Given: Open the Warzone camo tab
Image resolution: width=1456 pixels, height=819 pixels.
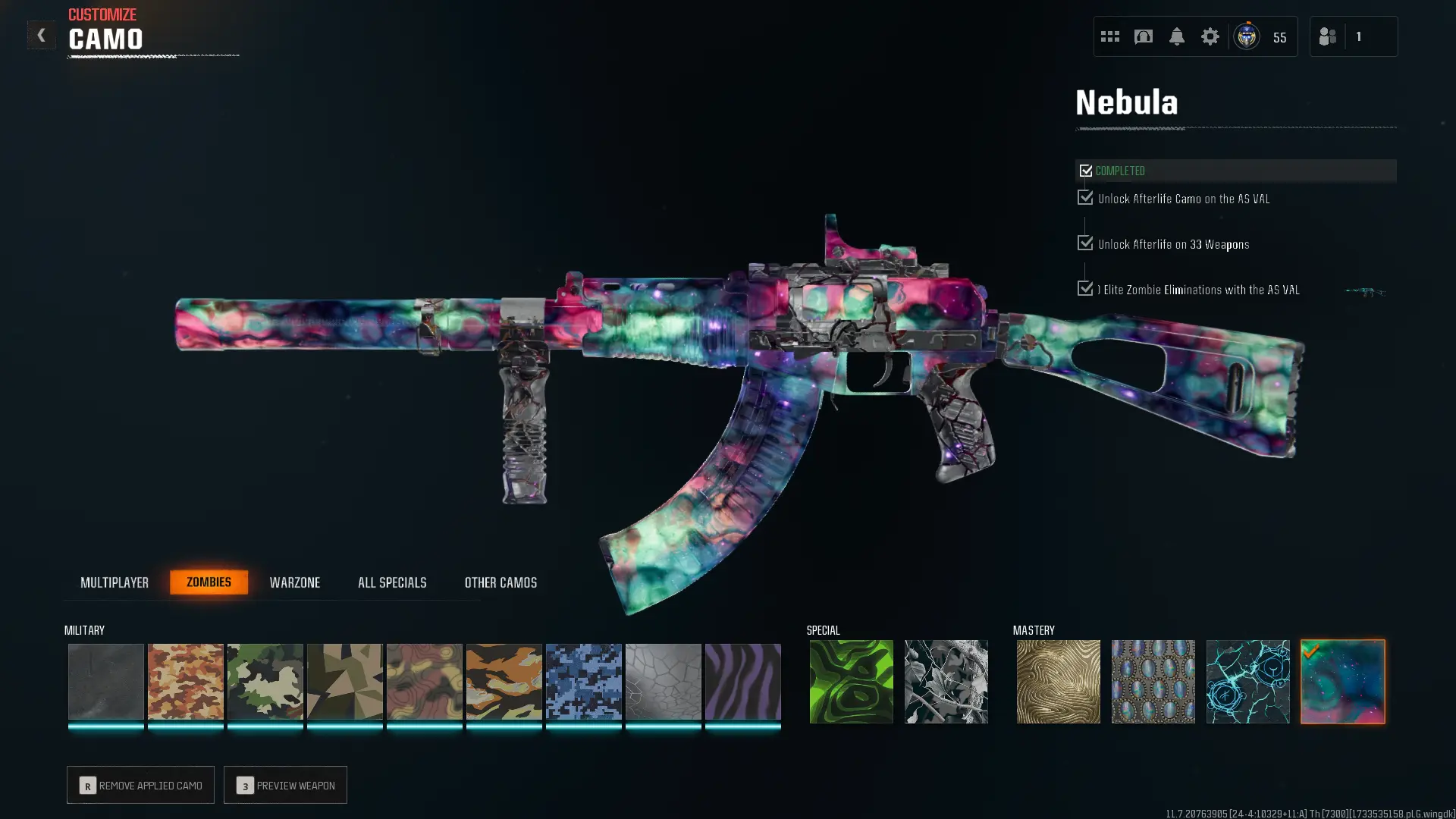Looking at the screenshot, I should [x=295, y=582].
